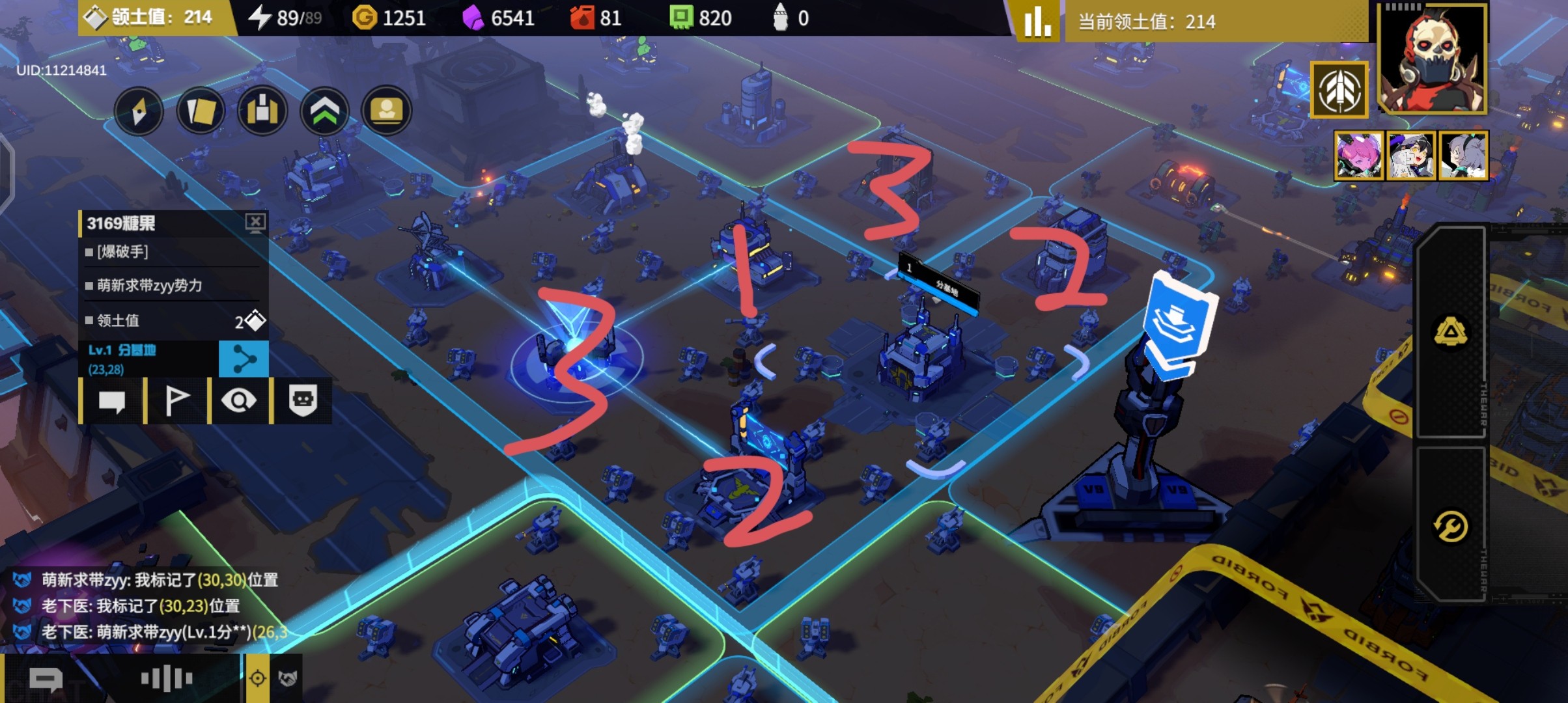1568x703 pixels.
Task: Open the faction emblem icon
Action: [1339, 91]
